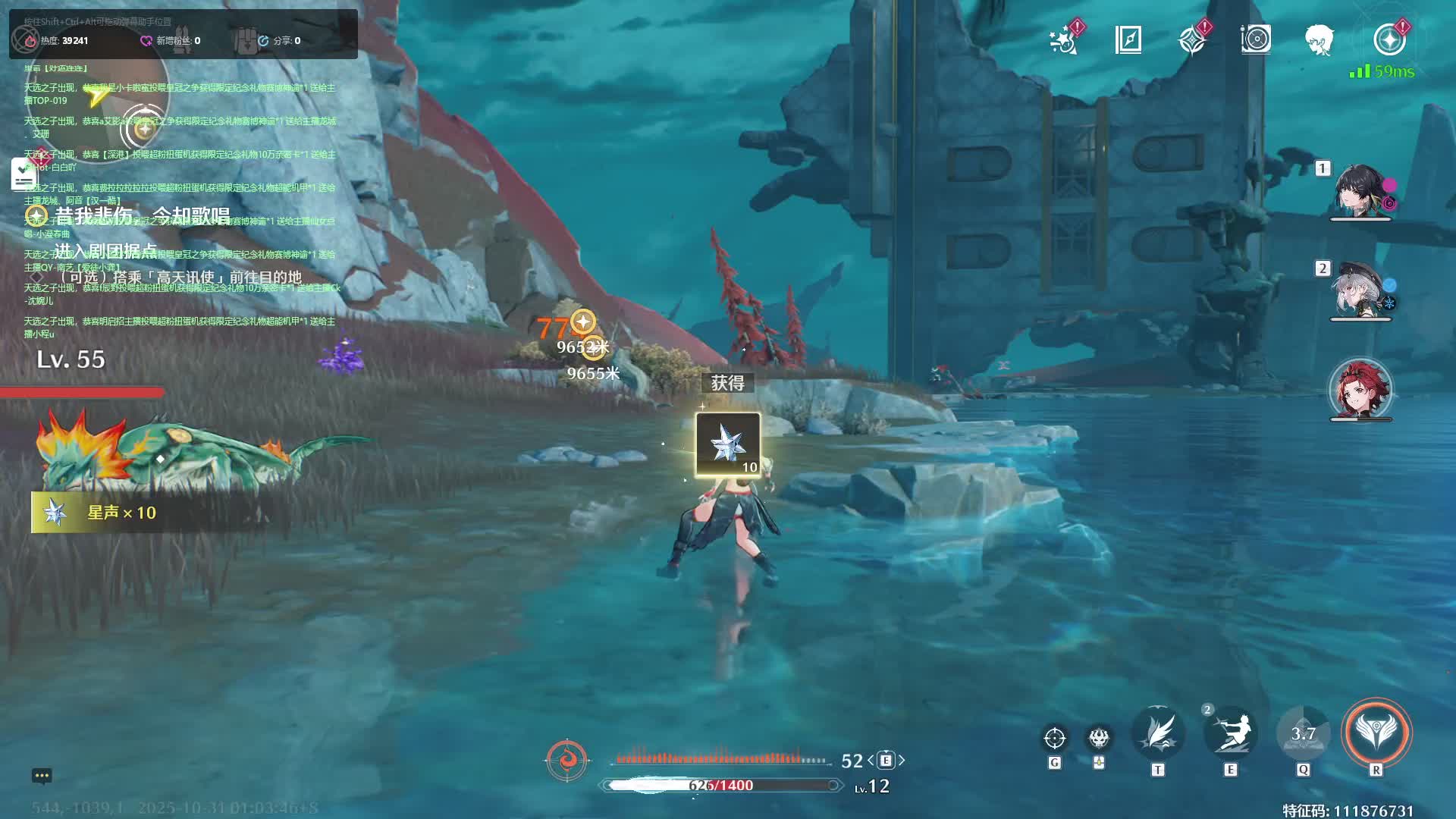This screenshot has width=1456, height=819.
Task: Open the events icon with stars
Action: coord(1065,39)
